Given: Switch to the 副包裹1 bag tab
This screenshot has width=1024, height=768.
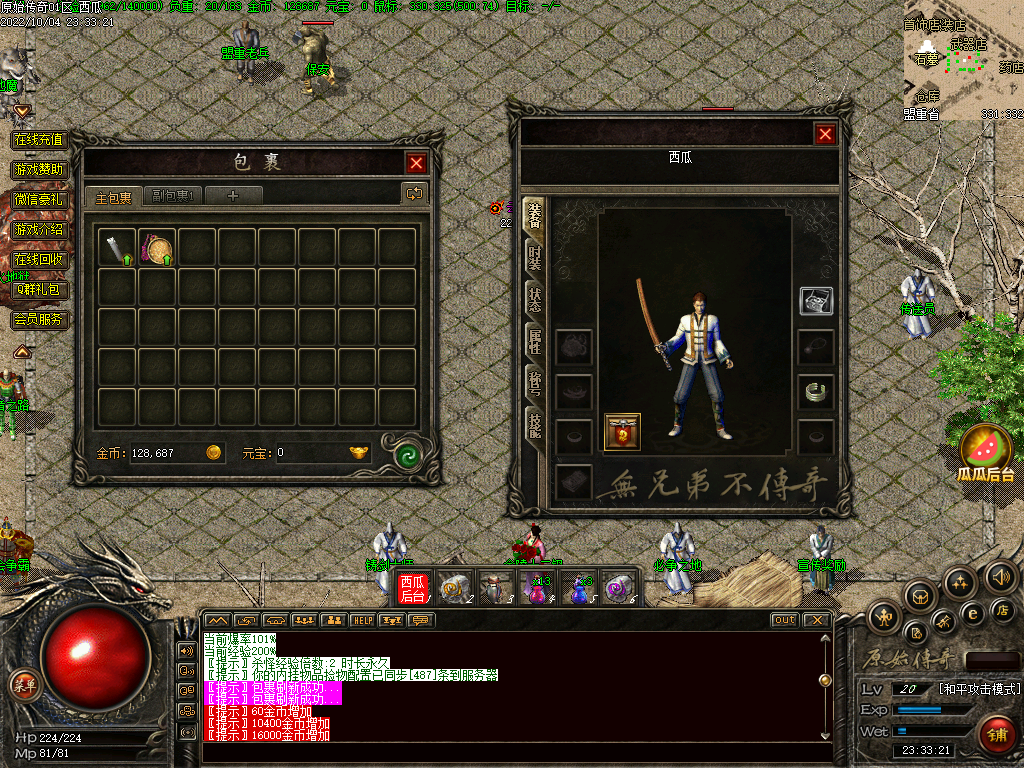Looking at the screenshot, I should click(x=173, y=196).
